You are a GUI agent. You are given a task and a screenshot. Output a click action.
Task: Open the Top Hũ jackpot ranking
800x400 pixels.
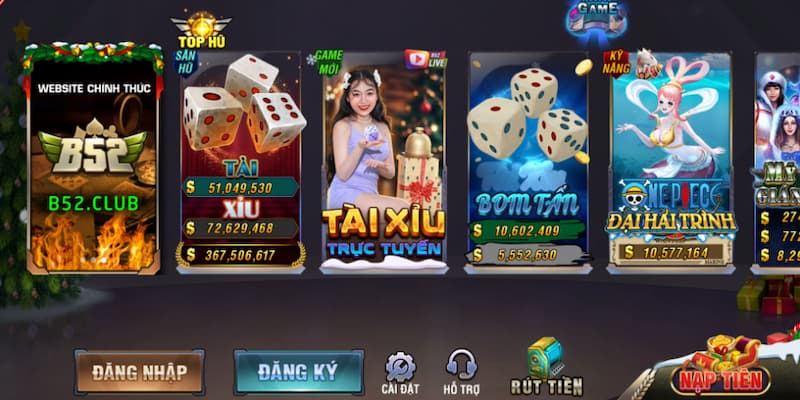pyautogui.click(x=201, y=31)
